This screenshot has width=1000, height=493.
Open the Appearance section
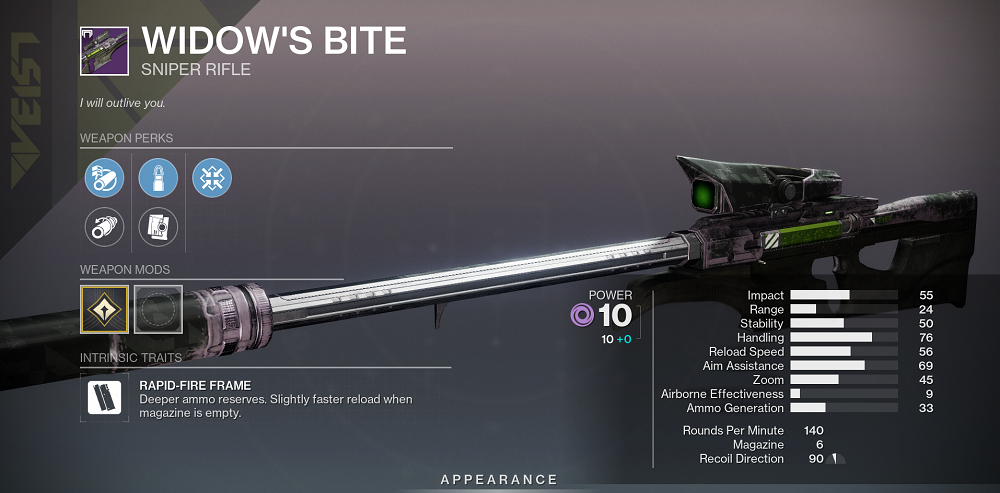(499, 480)
